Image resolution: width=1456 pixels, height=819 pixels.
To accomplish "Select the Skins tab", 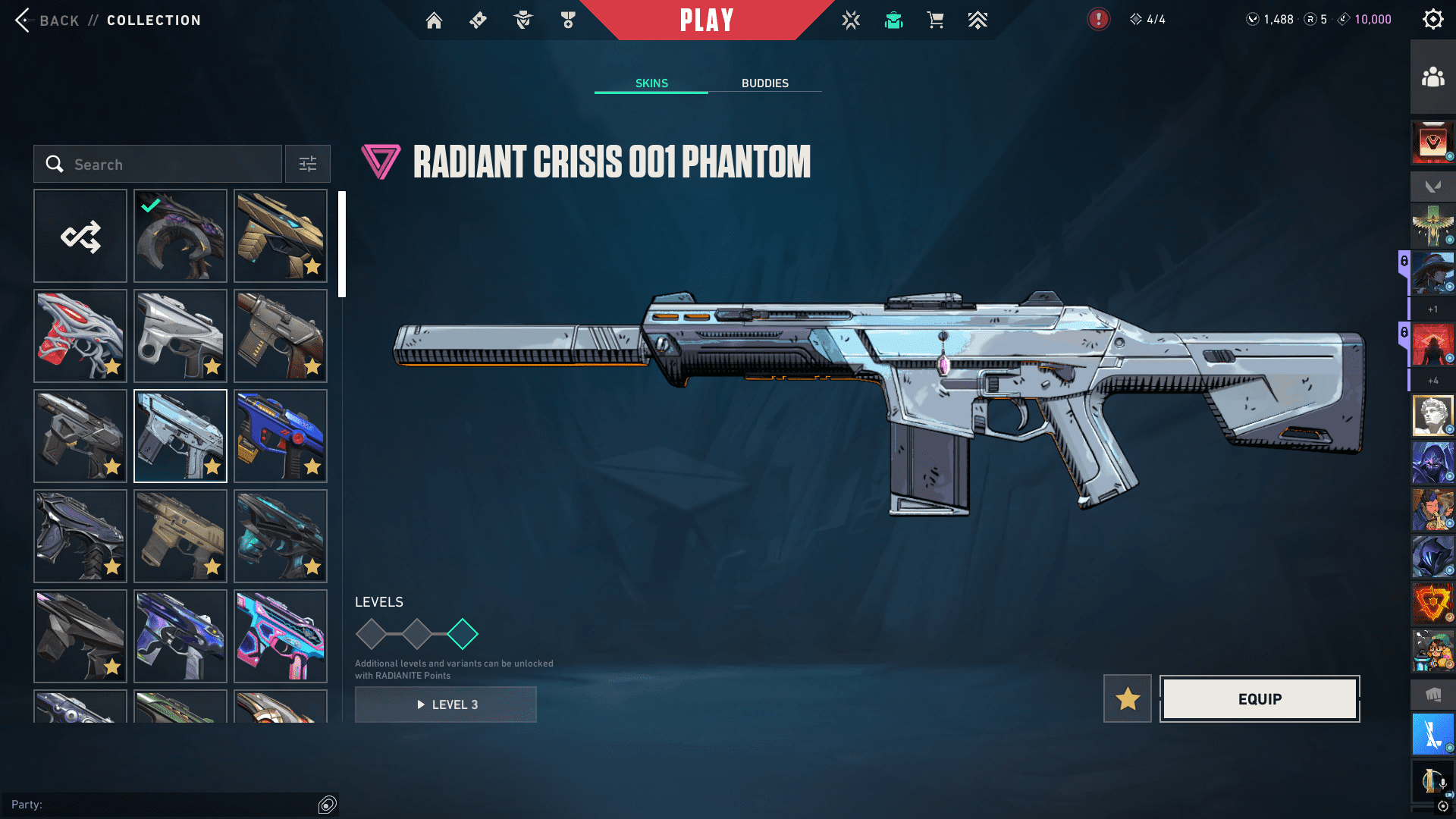I will point(651,83).
